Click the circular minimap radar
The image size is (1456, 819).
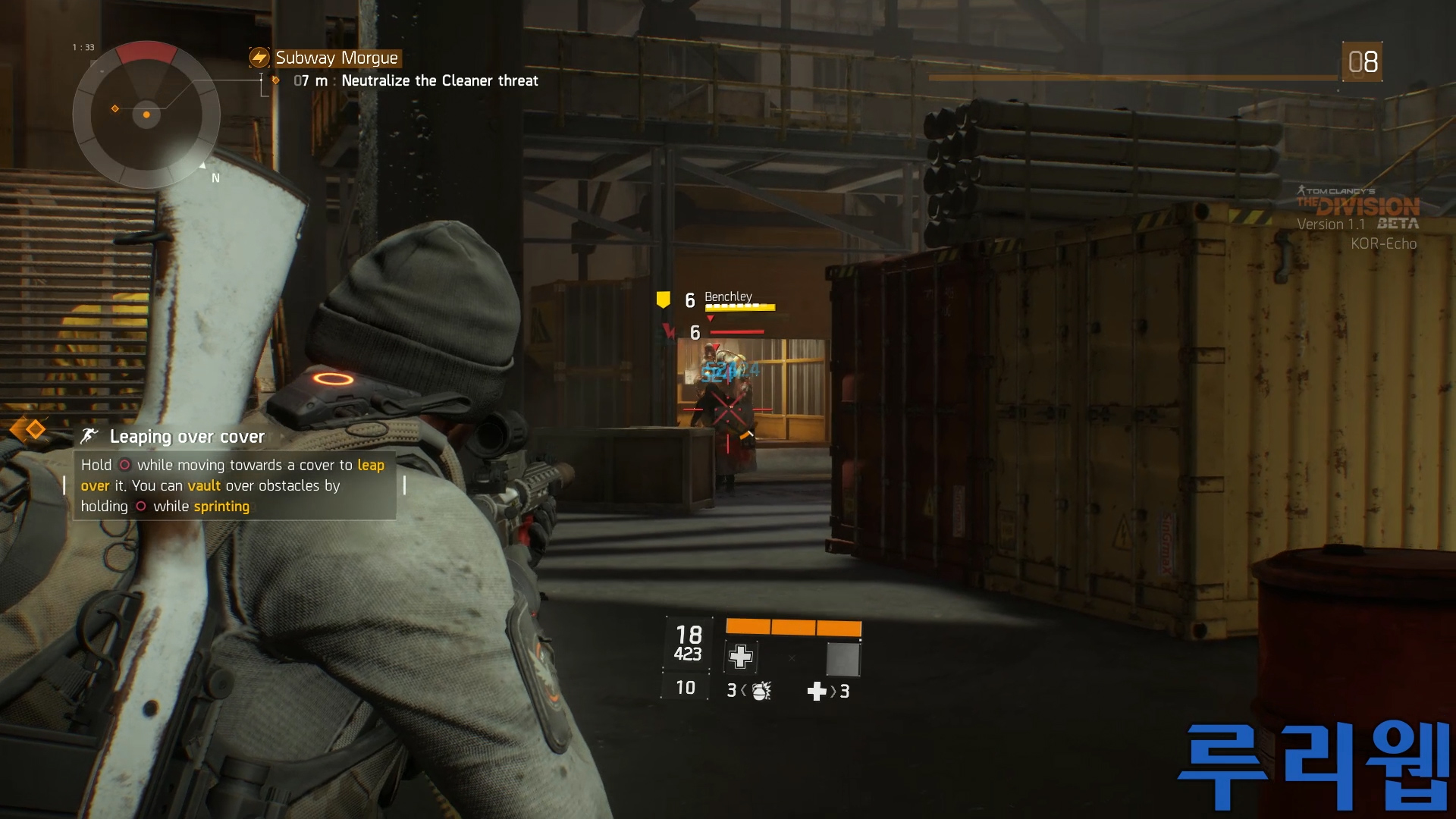tap(146, 115)
